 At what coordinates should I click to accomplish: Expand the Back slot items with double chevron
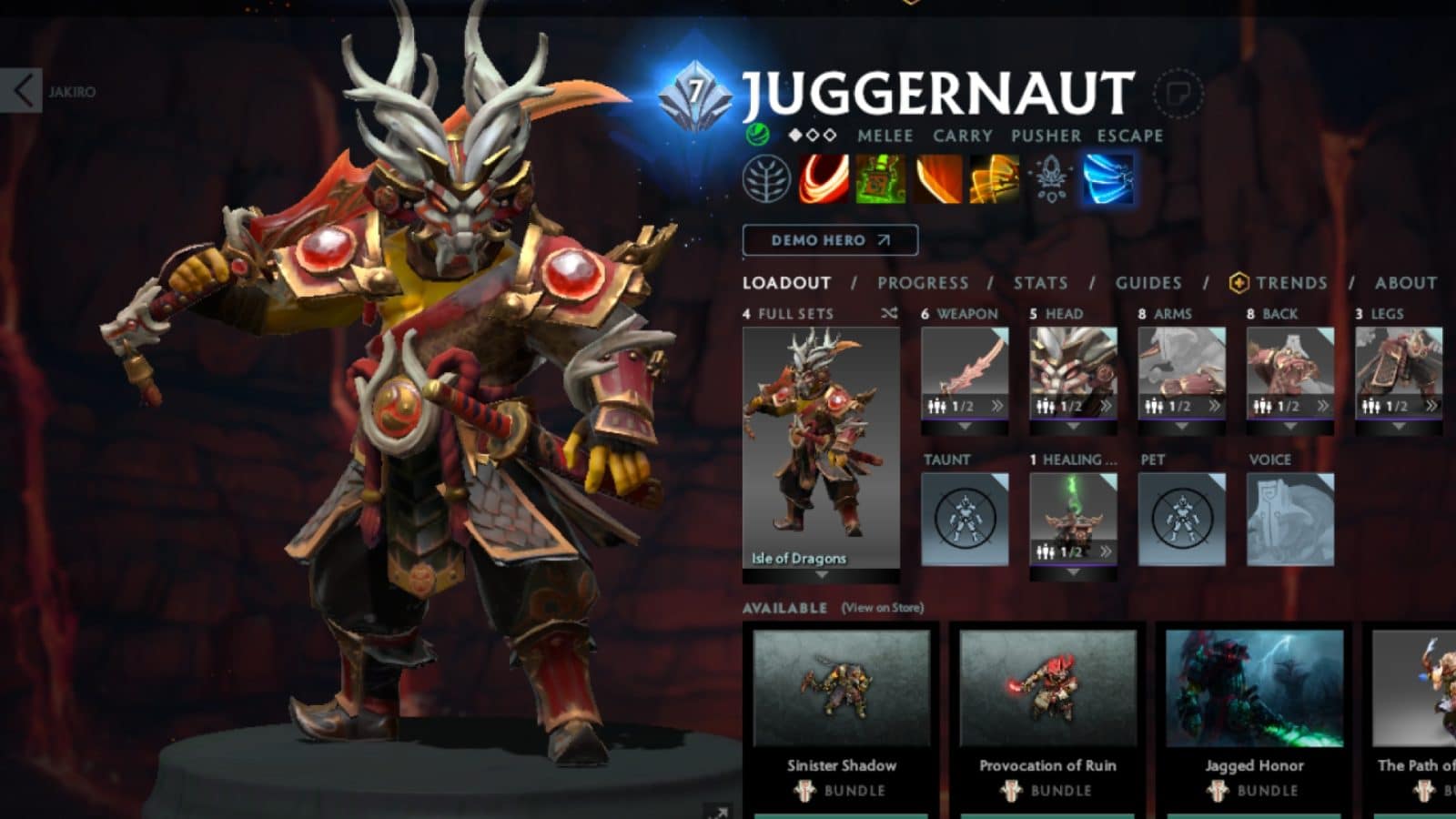point(1323,403)
